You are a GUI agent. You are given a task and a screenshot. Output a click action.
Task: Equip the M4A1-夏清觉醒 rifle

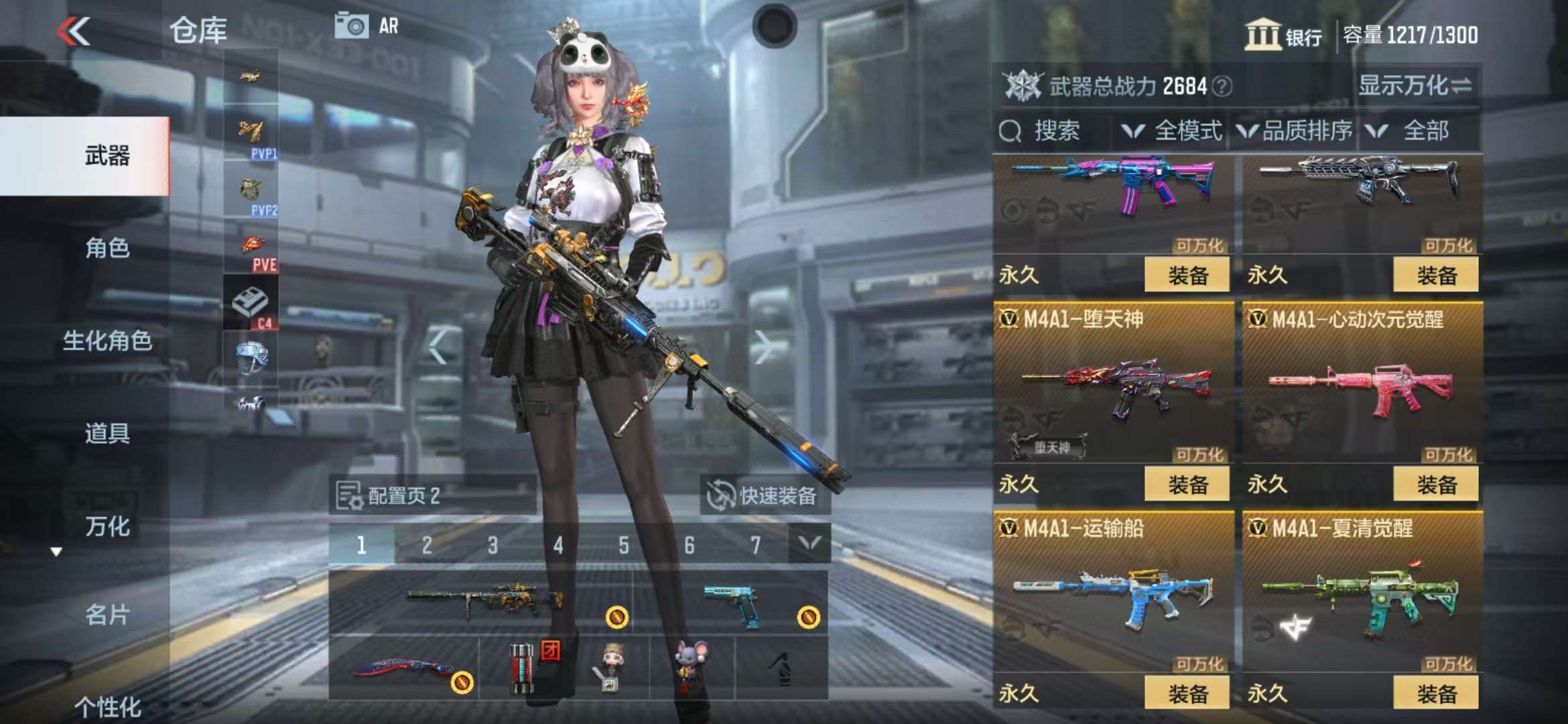point(1435,693)
